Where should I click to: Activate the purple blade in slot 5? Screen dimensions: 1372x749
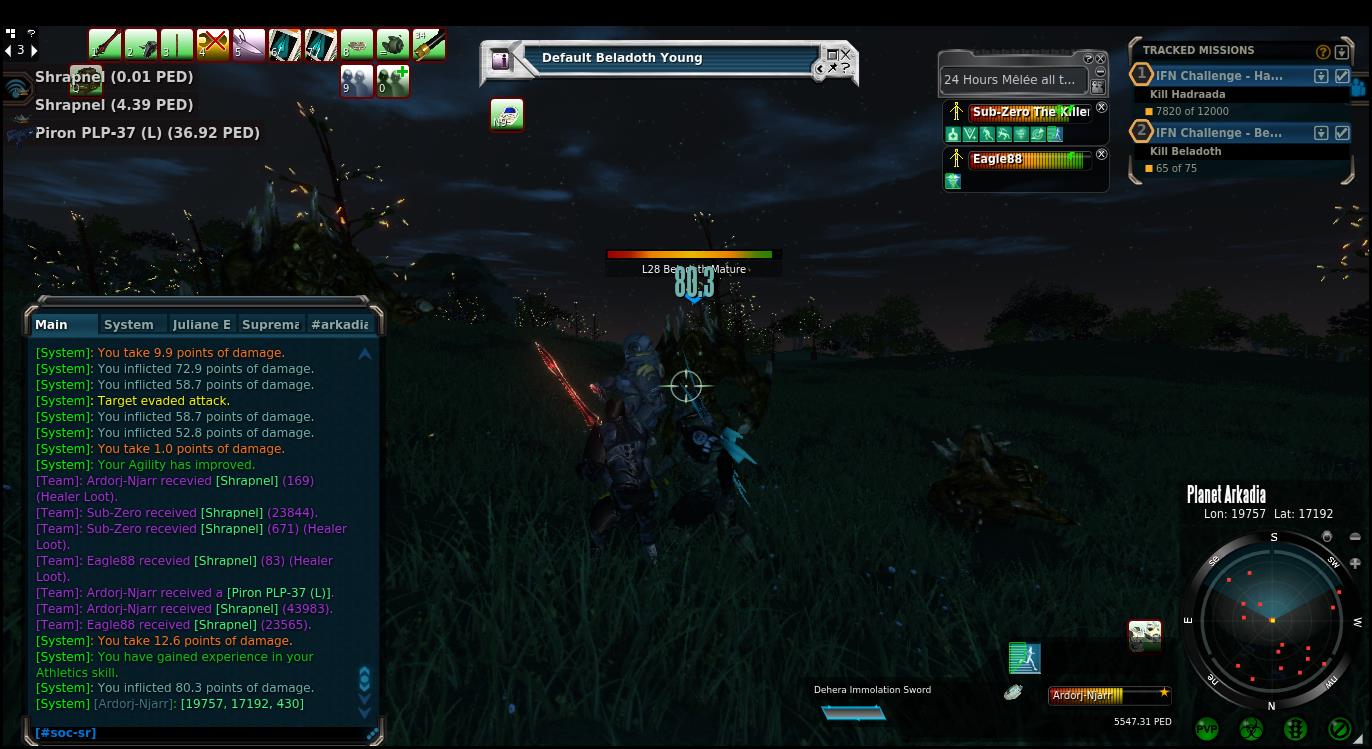(249, 45)
